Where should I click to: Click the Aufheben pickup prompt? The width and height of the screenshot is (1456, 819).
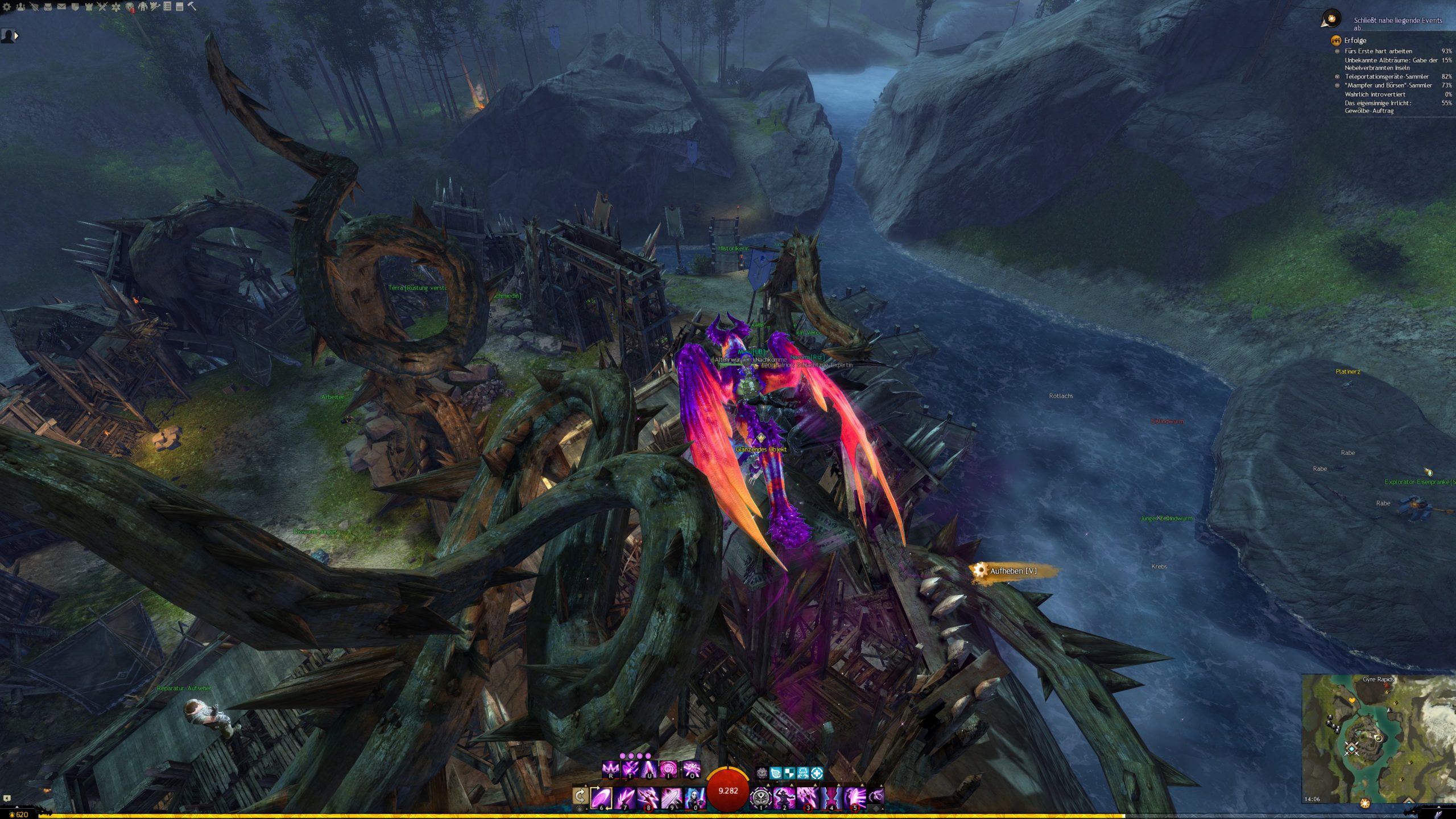1013,571
